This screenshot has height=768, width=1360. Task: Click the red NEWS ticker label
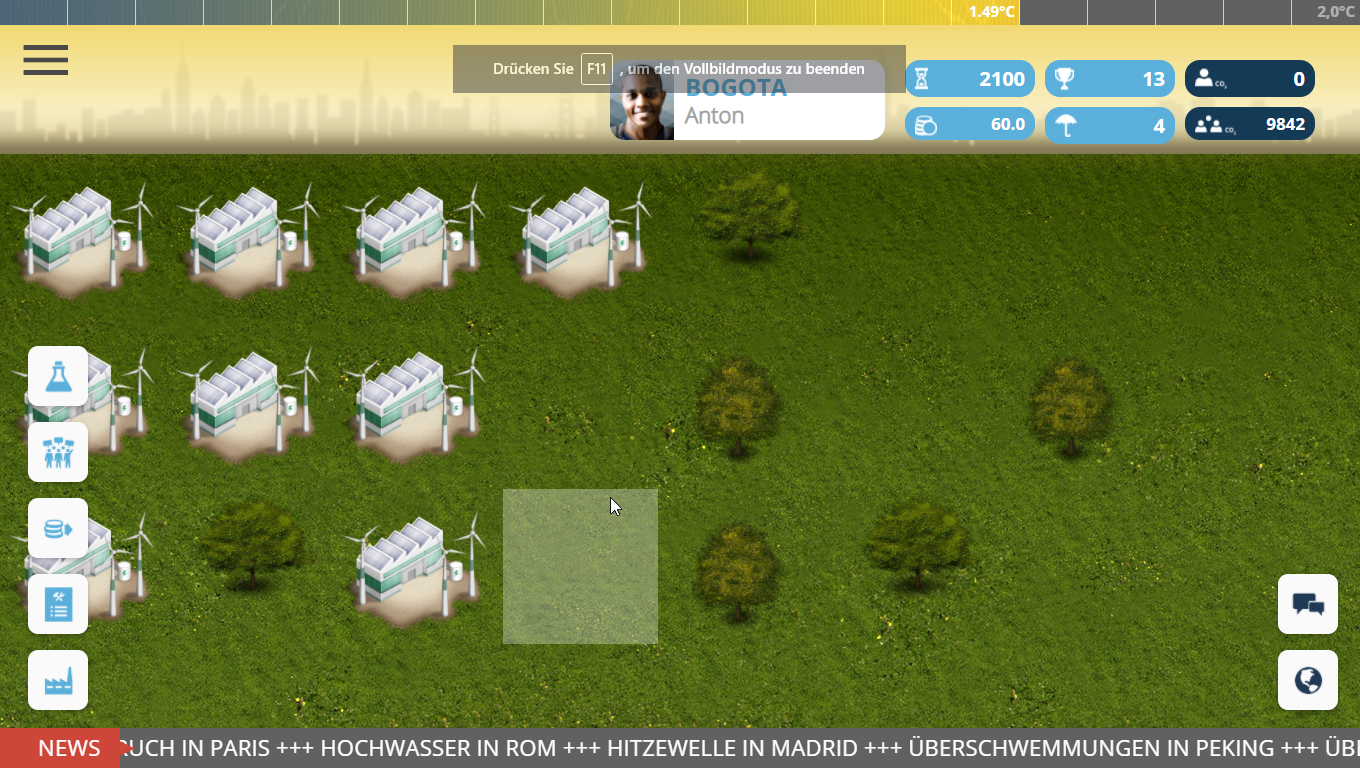pyautogui.click(x=60, y=748)
